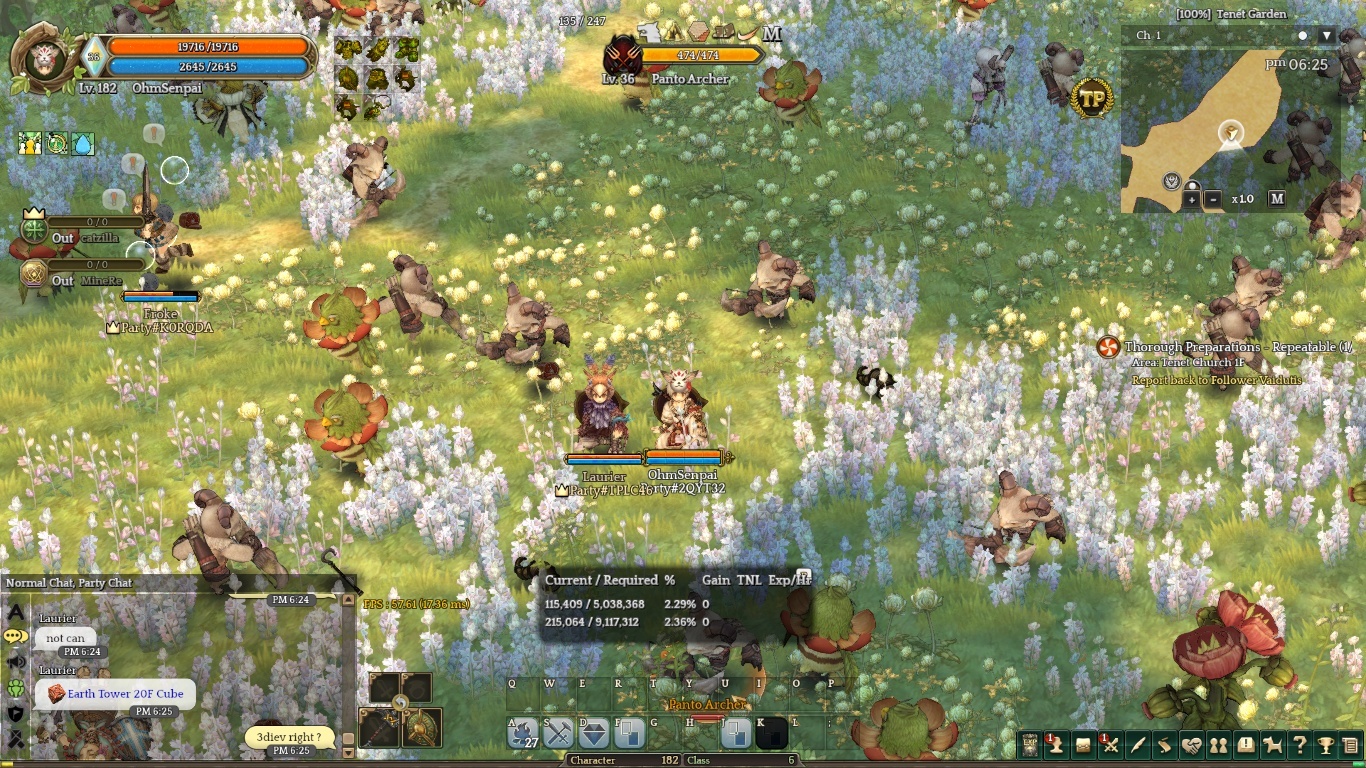The image size is (1366, 768).
Task: Click the gold TP shop badge
Action: point(1091,98)
